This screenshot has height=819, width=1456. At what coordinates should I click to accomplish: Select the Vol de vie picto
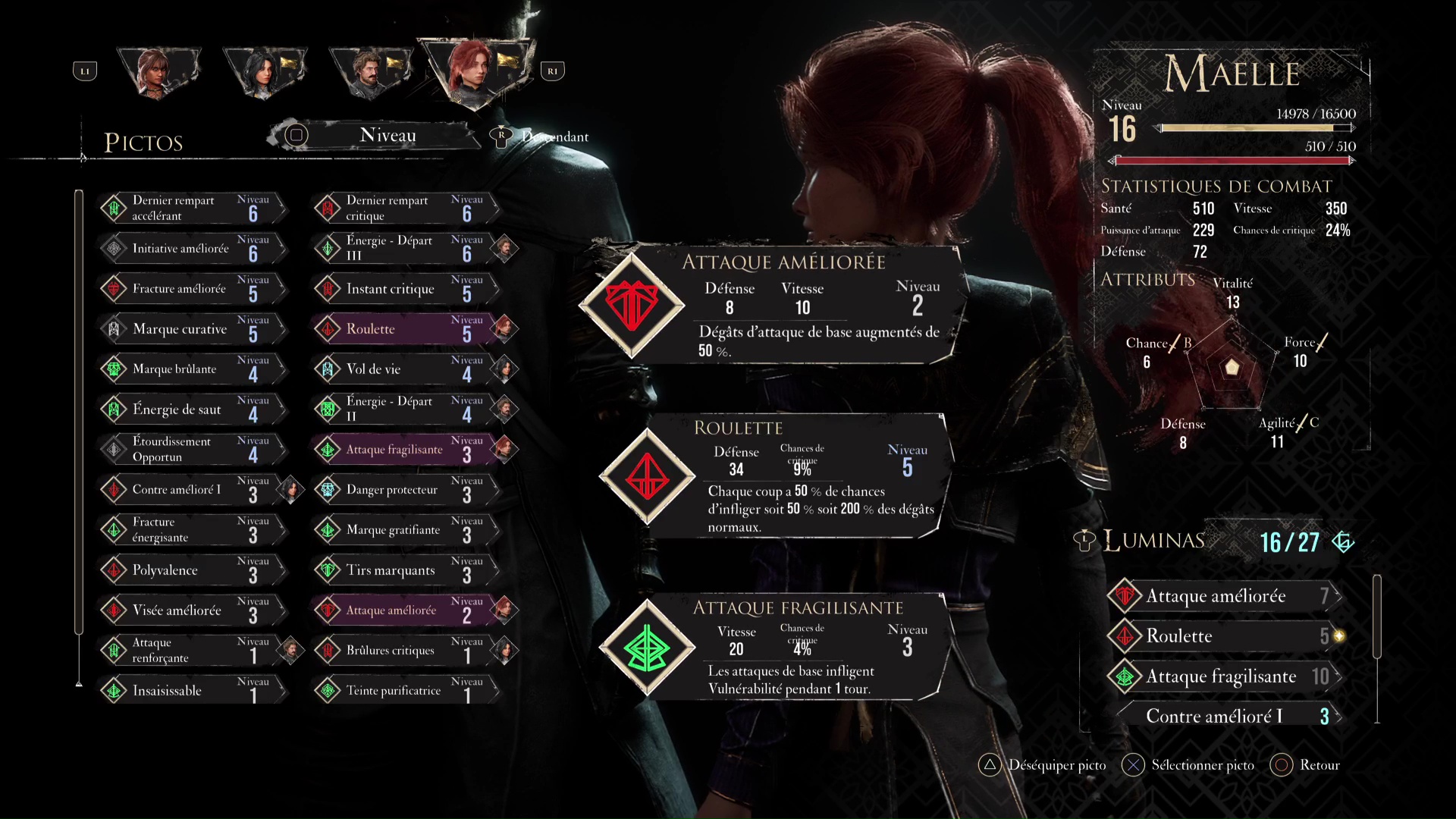[406, 369]
